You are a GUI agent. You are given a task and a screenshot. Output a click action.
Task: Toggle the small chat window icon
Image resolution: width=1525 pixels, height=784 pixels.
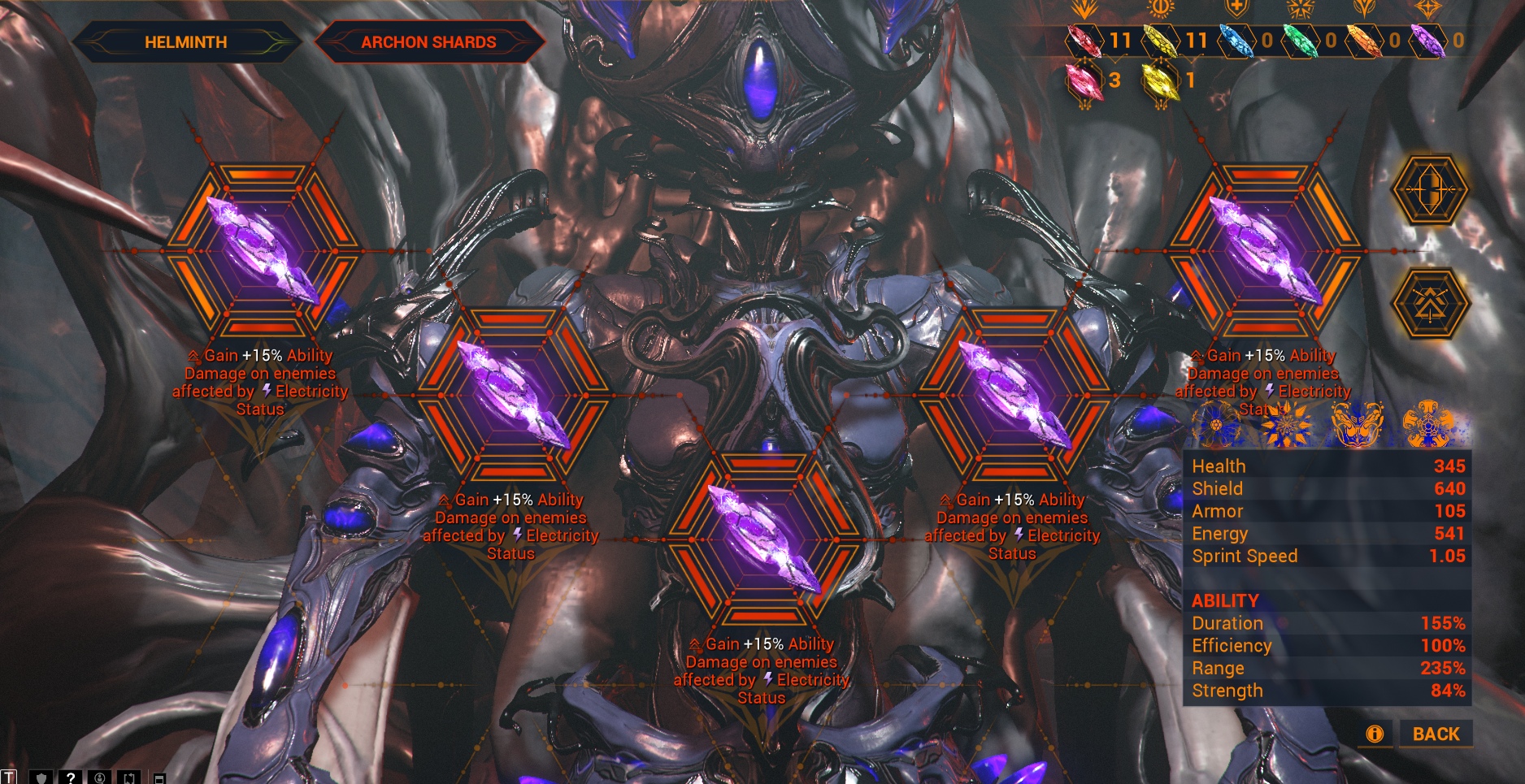pos(160,778)
